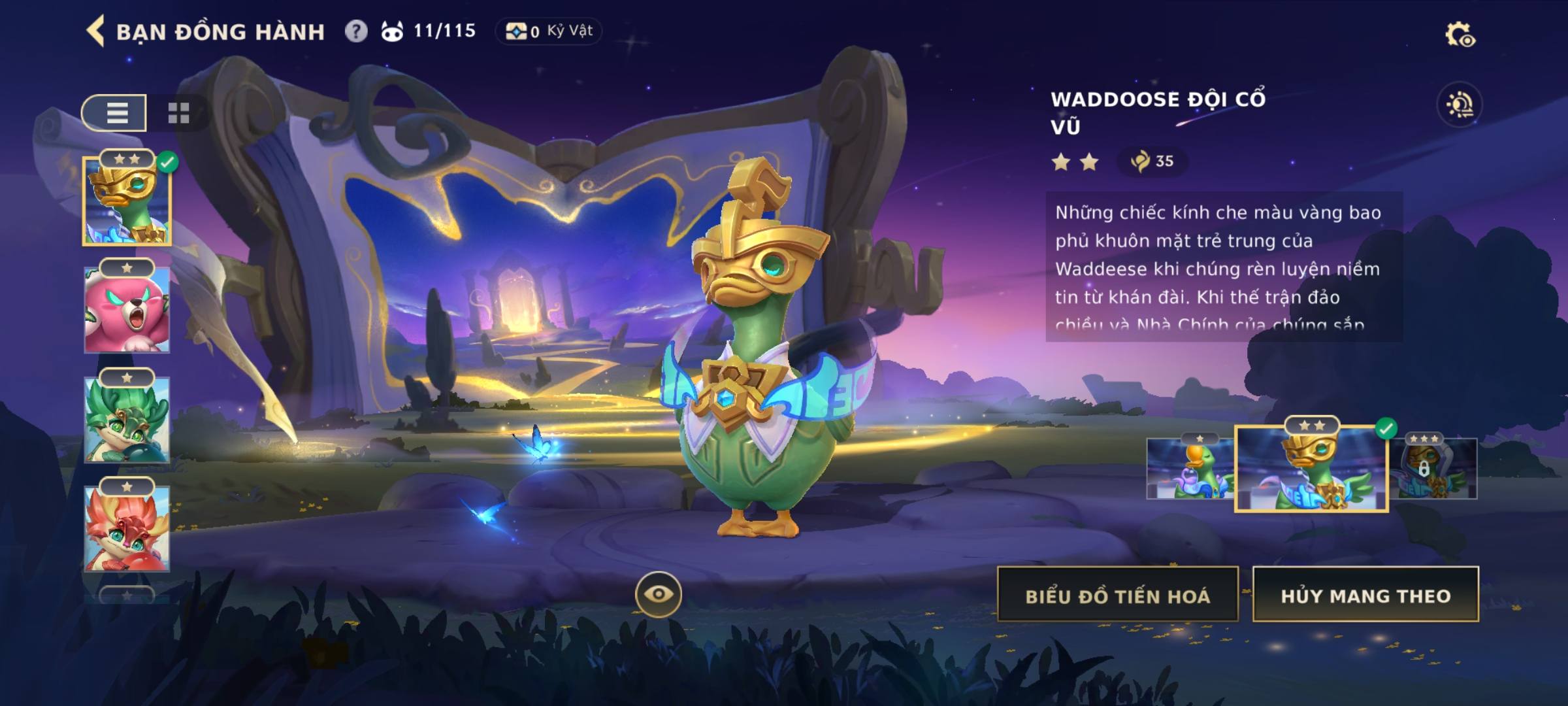Open the question mark help icon
The image size is (1568, 706).
356,31
